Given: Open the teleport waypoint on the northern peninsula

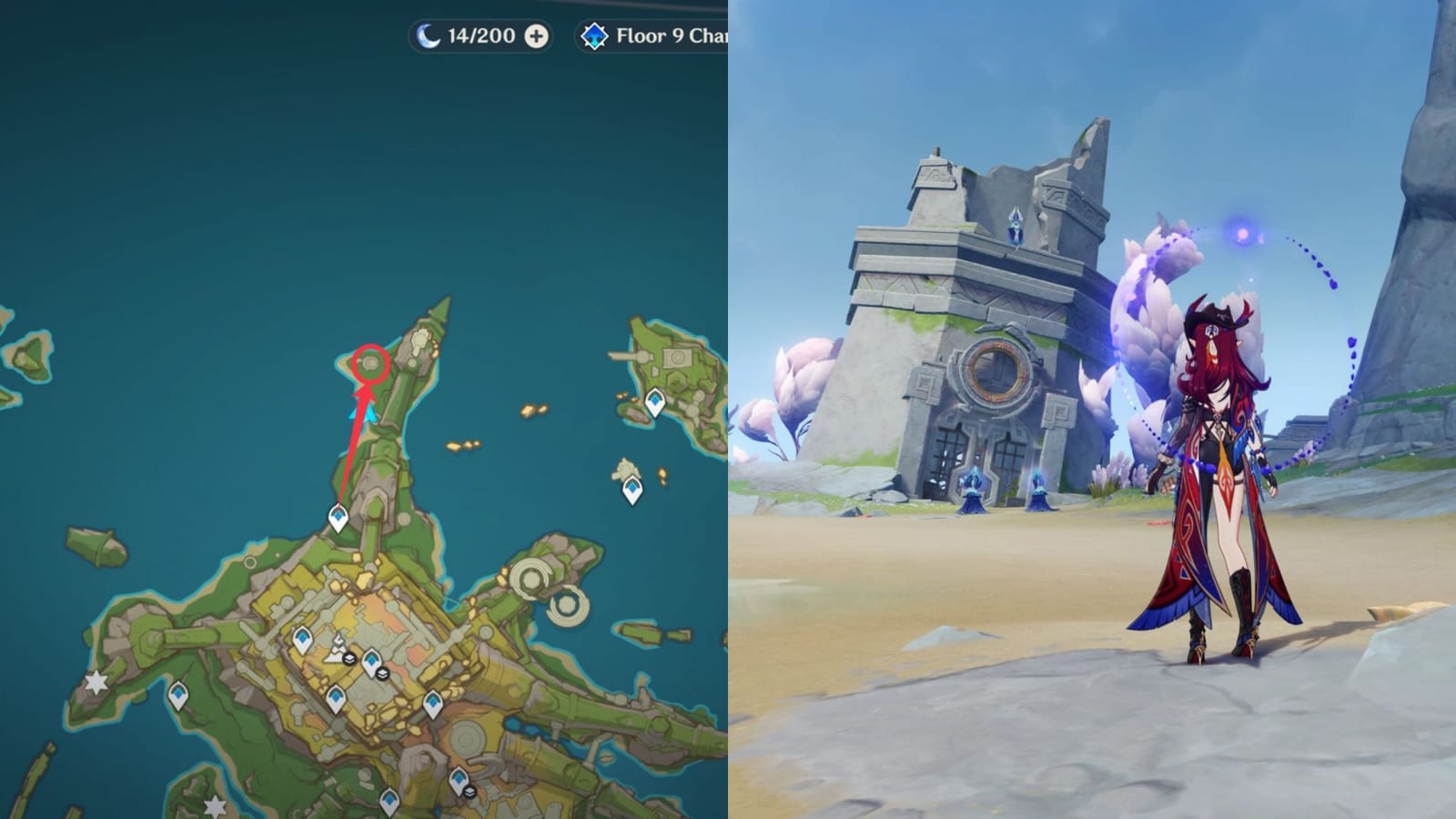Looking at the screenshot, I should (x=338, y=516).
